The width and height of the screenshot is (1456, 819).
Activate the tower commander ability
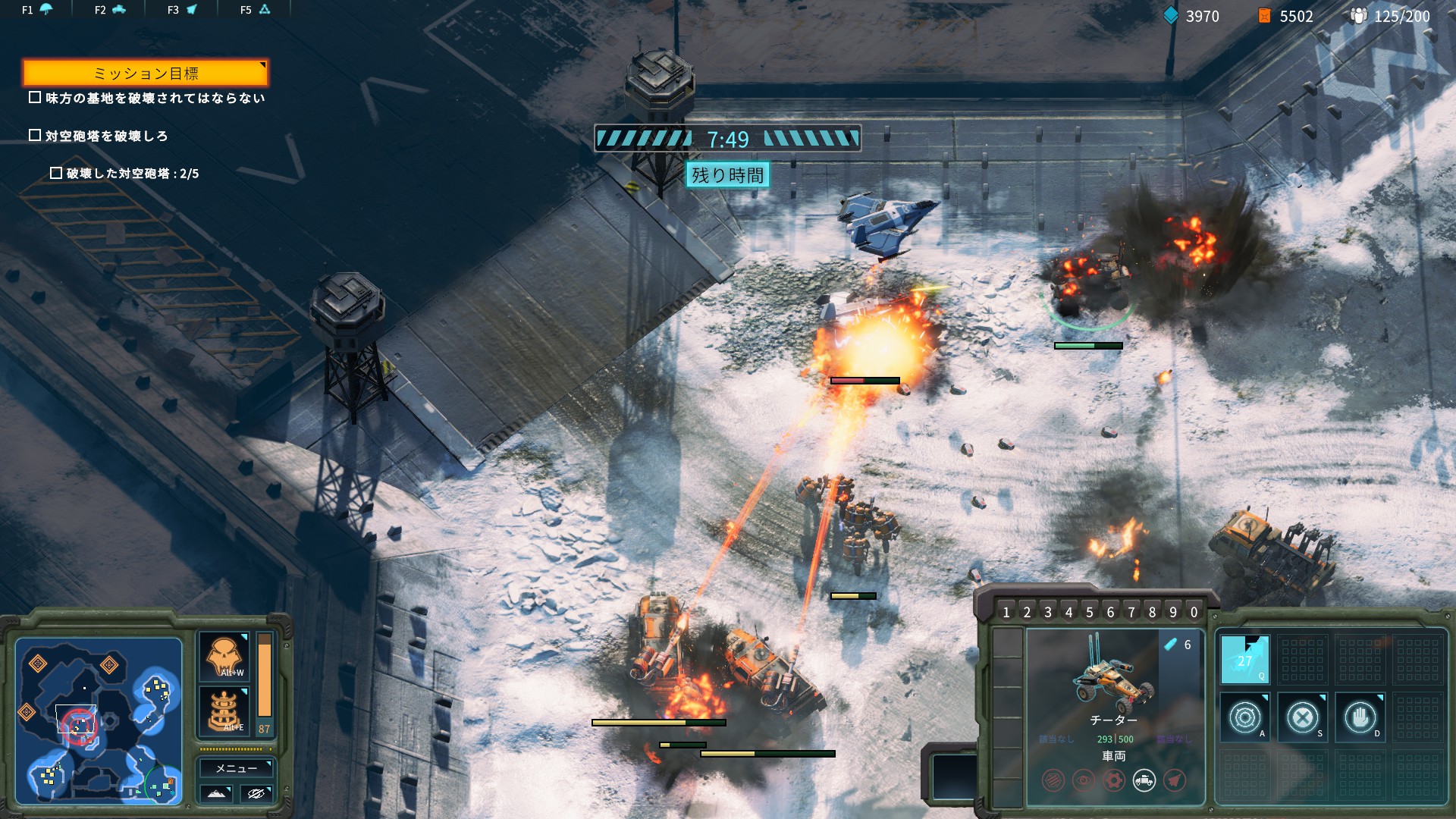coord(224,711)
